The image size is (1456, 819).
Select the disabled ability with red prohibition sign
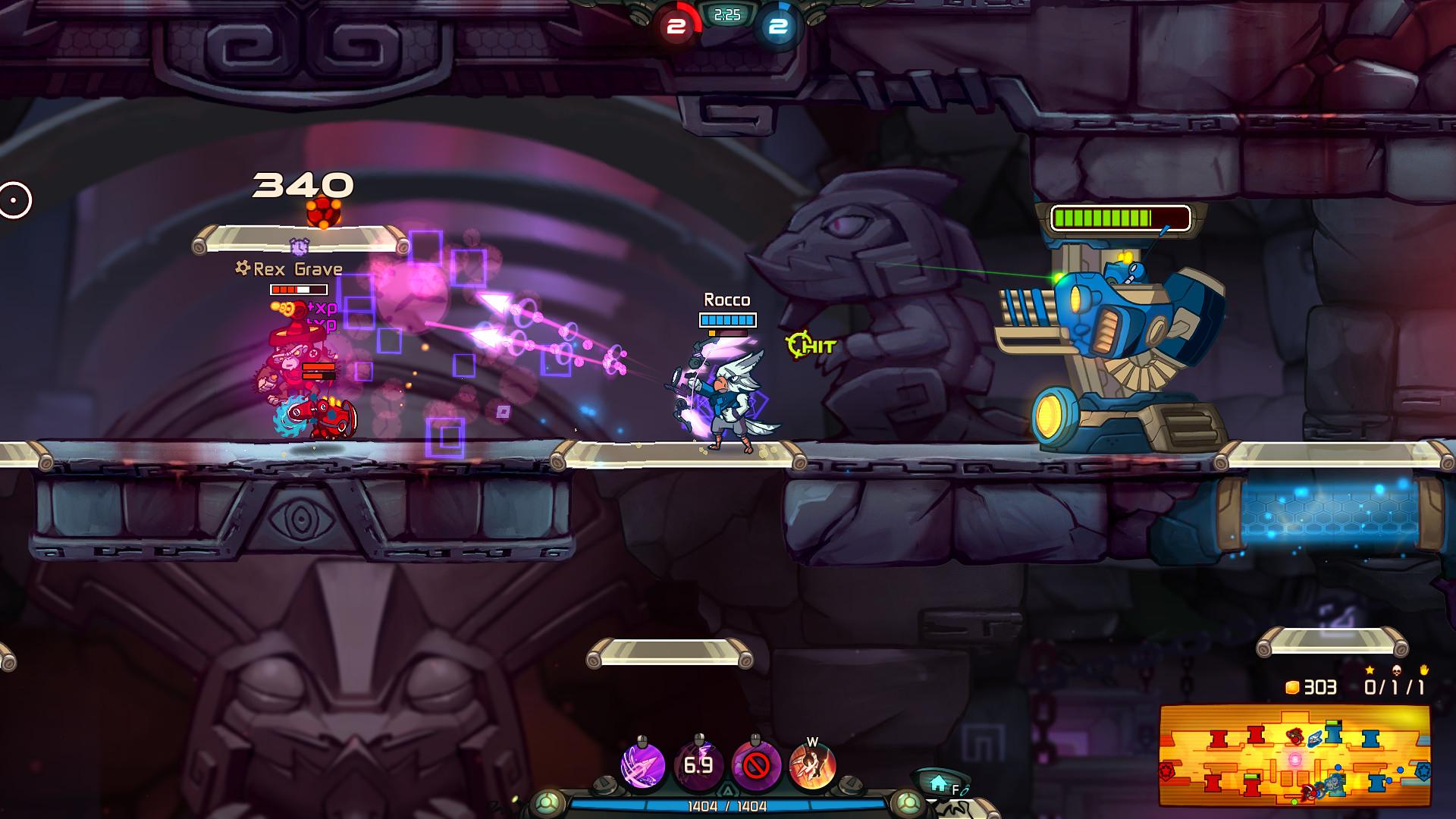pos(756,764)
